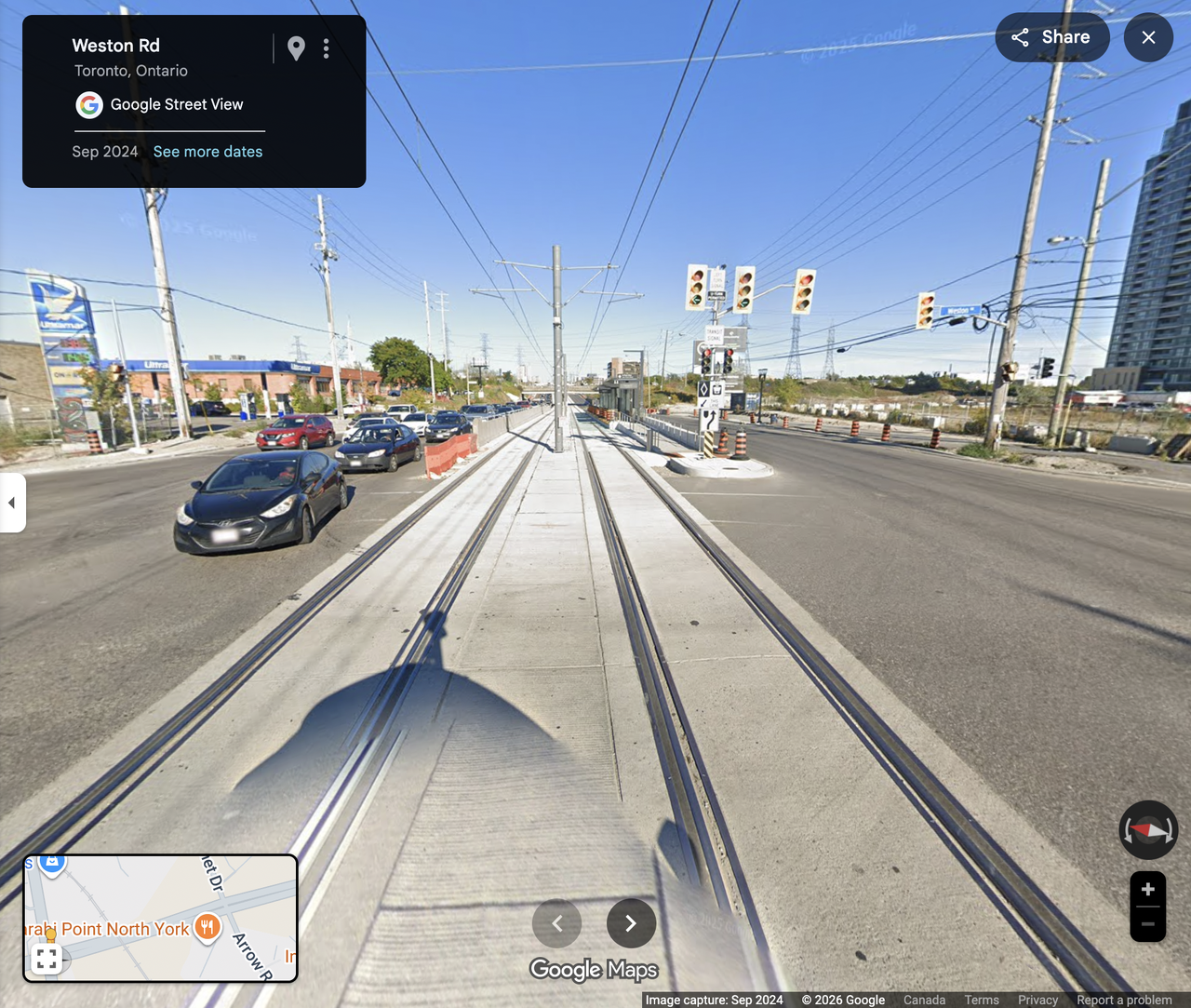
Task: Close the Street View panel
Action: tap(1148, 37)
